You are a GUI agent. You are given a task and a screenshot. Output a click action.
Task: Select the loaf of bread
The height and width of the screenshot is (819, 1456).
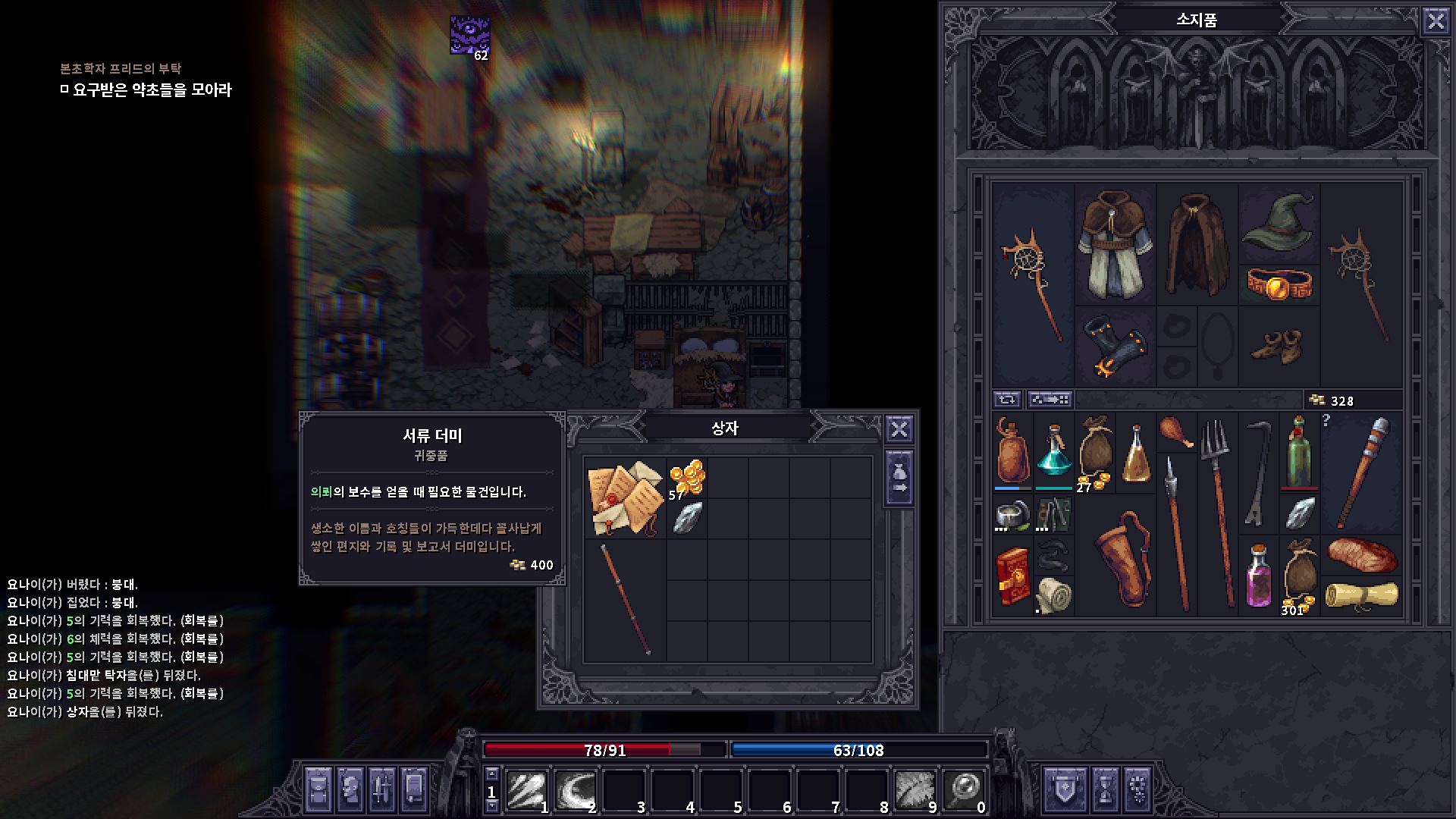click(x=1362, y=555)
